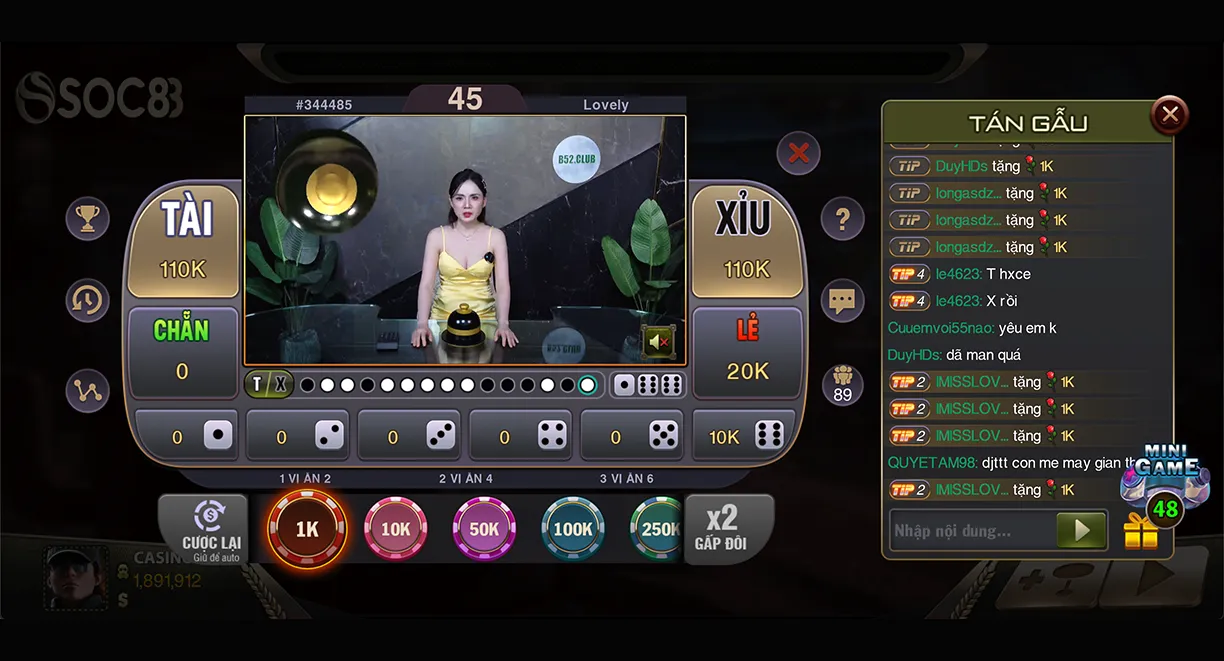The width and height of the screenshot is (1224, 661).
Task: Place a bet on LẺ
Action: click(747, 350)
